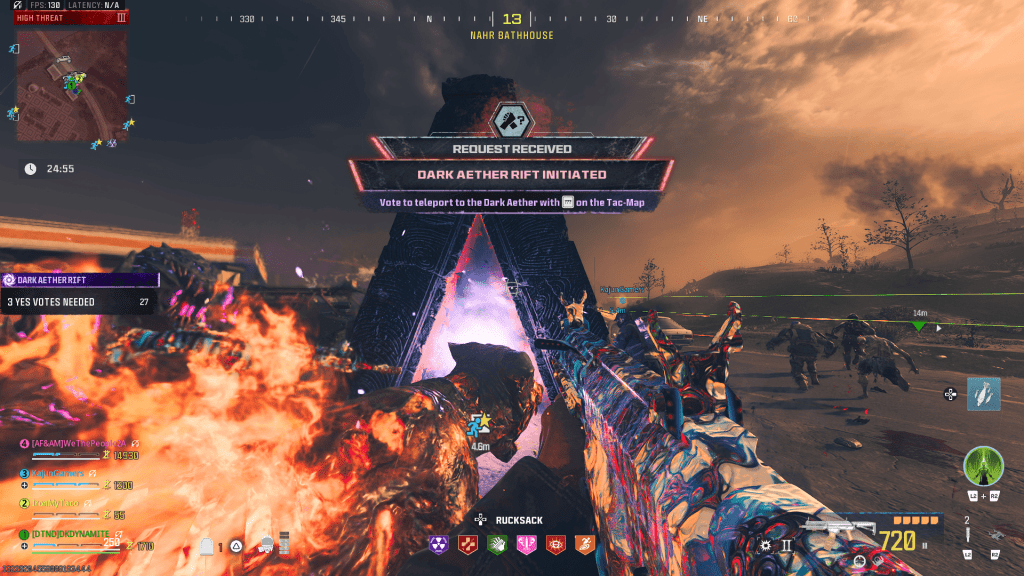Click the white claw icon on the right
This screenshot has height=576, width=1024.
point(983,394)
